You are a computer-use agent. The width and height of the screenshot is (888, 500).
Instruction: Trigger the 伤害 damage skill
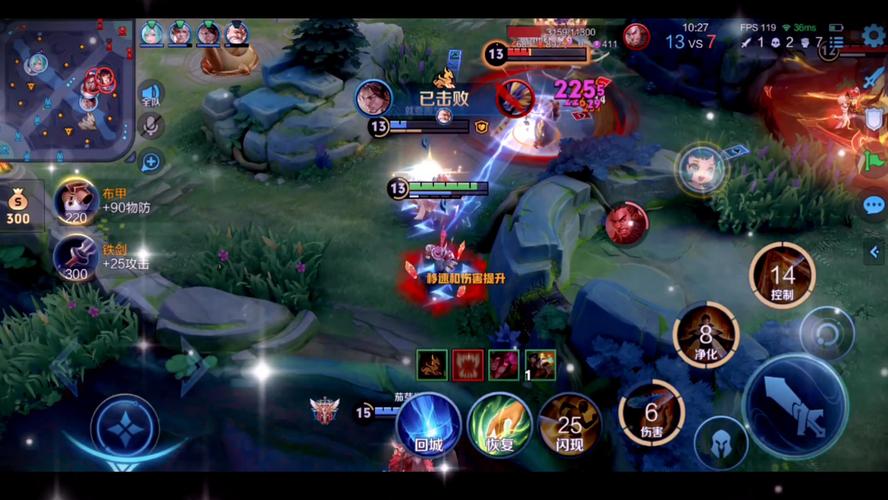point(651,412)
